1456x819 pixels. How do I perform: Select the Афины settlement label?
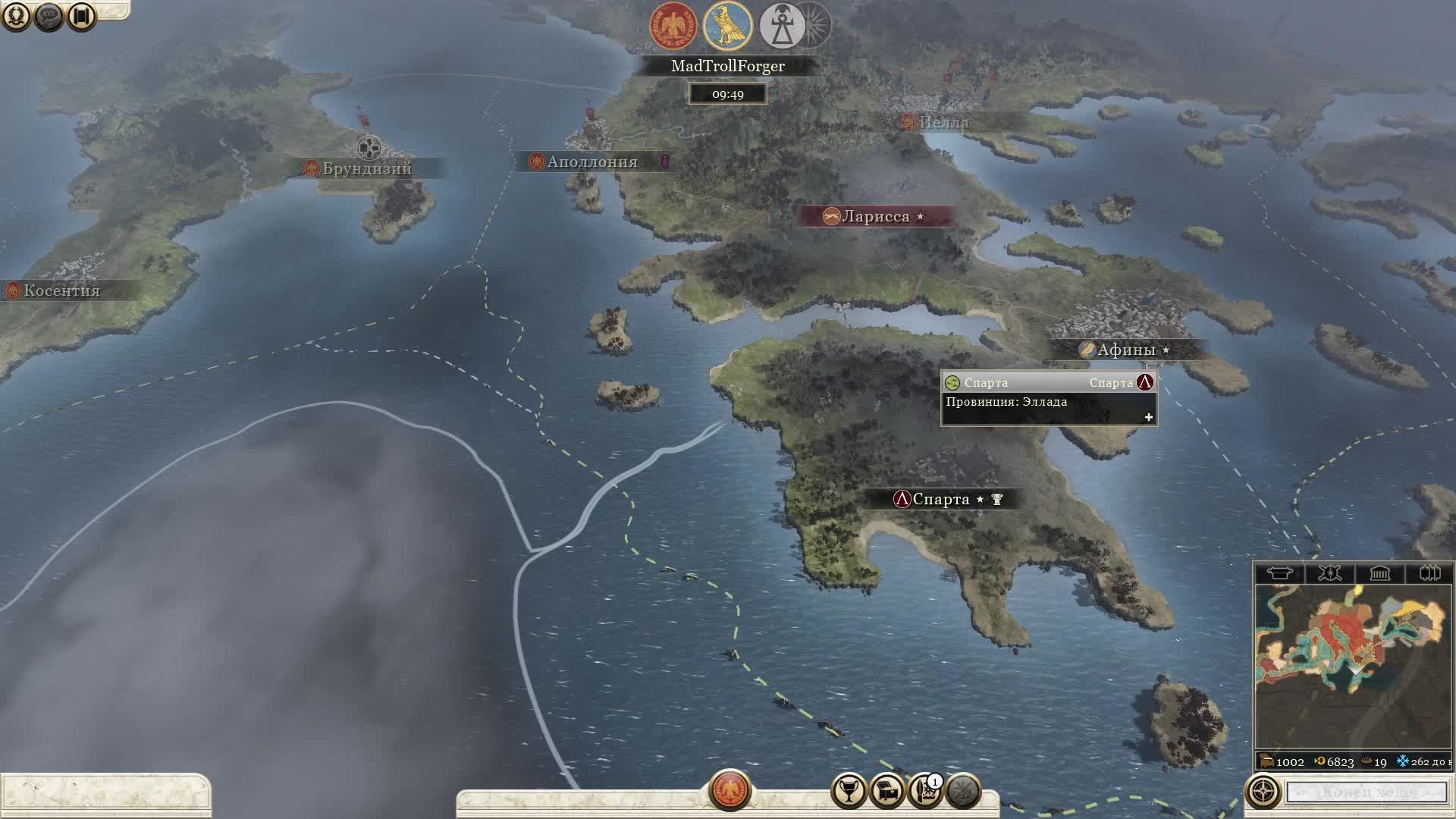1125,350
